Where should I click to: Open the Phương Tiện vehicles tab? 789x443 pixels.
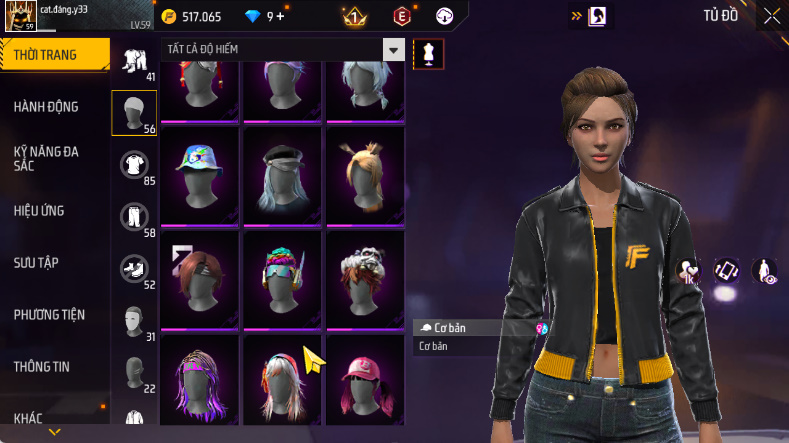tap(49, 314)
